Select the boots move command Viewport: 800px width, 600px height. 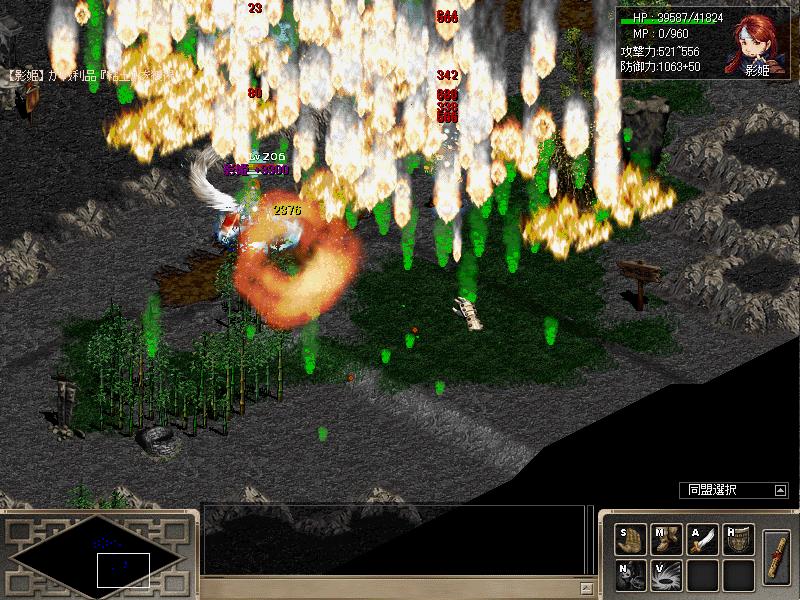pos(665,539)
